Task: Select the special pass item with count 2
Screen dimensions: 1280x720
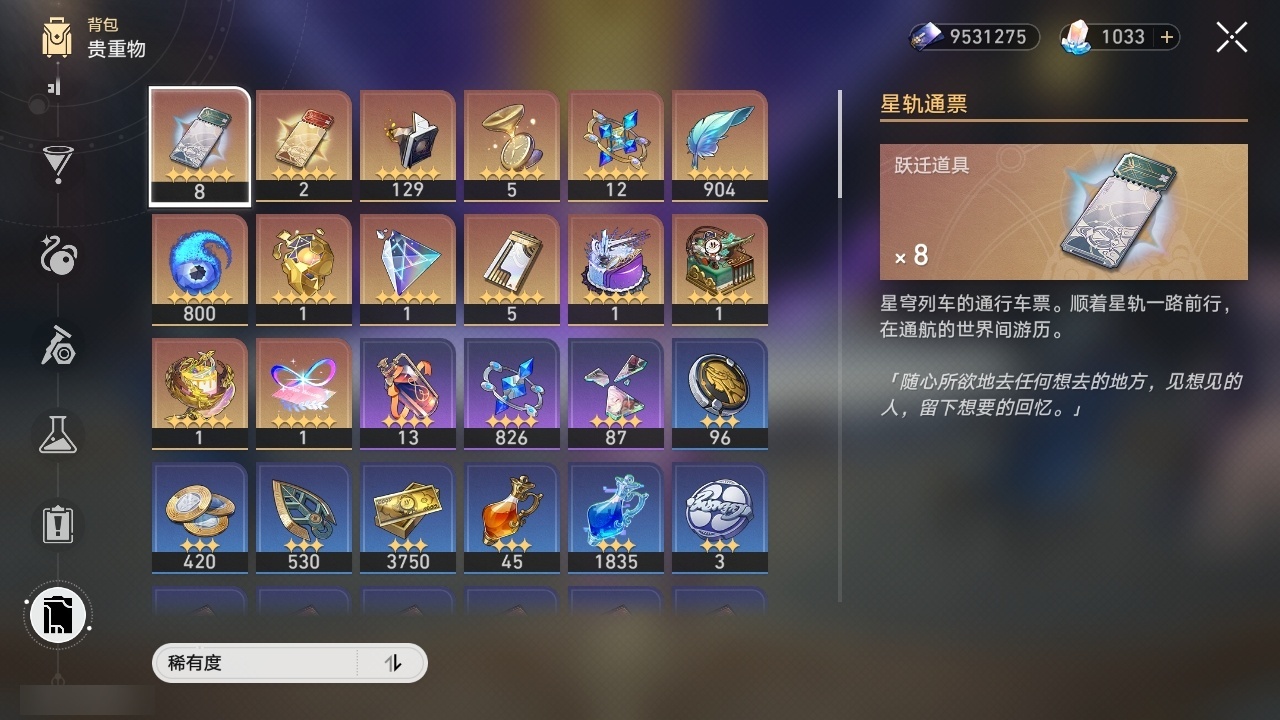Action: 303,145
